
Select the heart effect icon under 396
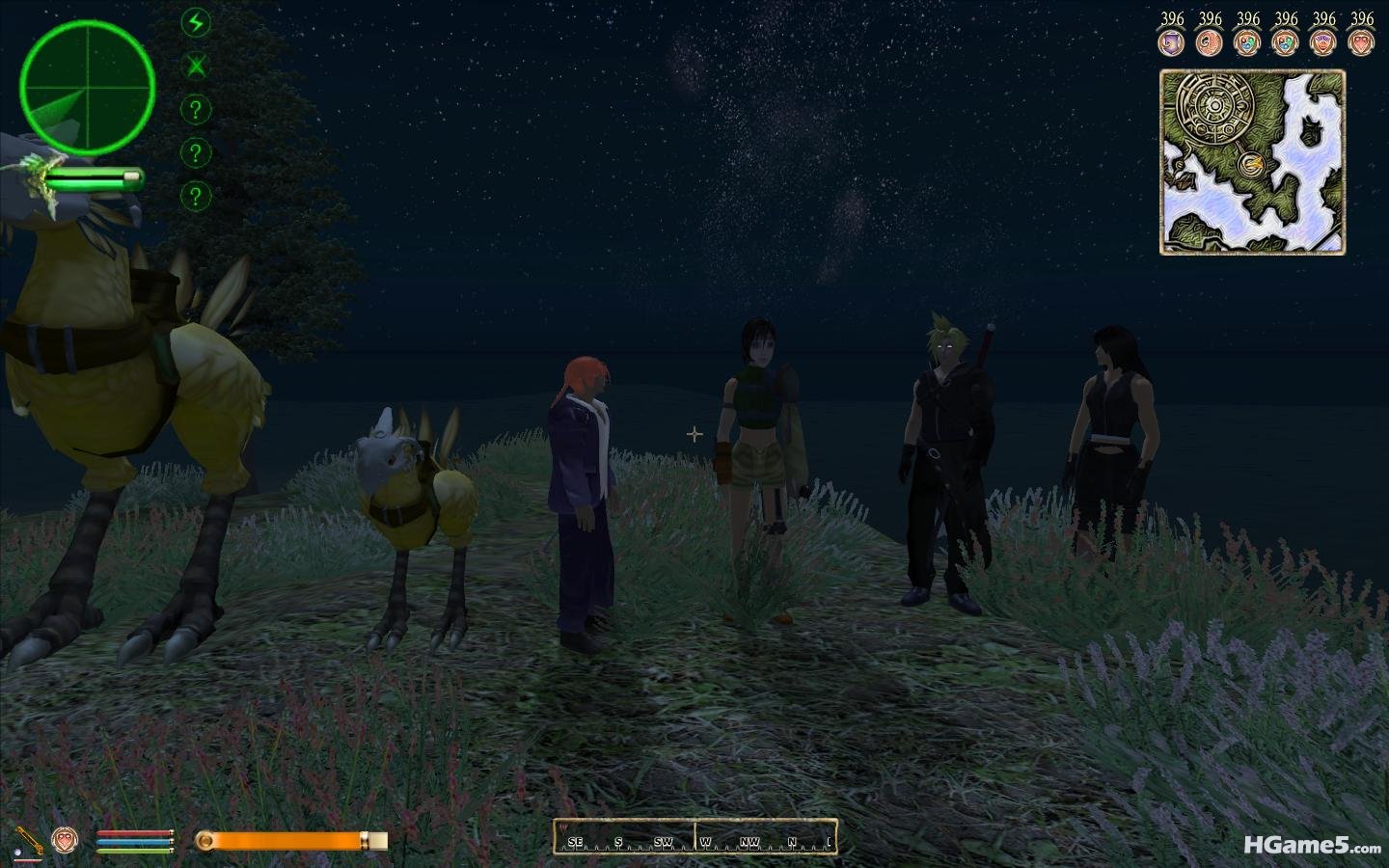tap(1361, 41)
